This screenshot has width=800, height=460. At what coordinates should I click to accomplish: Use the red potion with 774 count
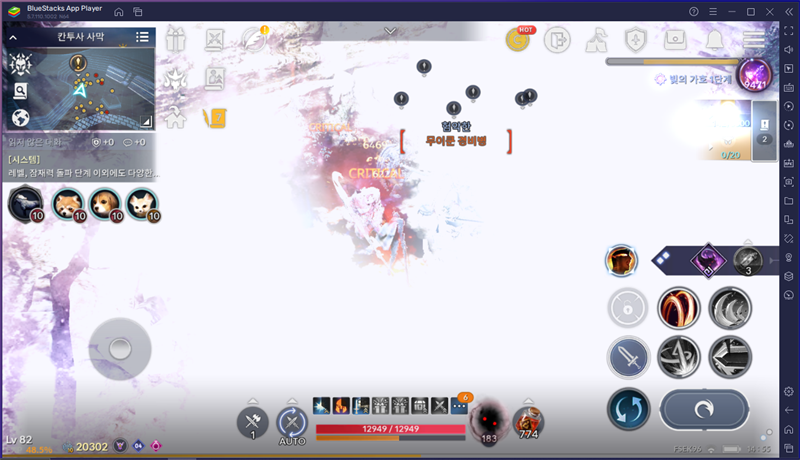[528, 421]
